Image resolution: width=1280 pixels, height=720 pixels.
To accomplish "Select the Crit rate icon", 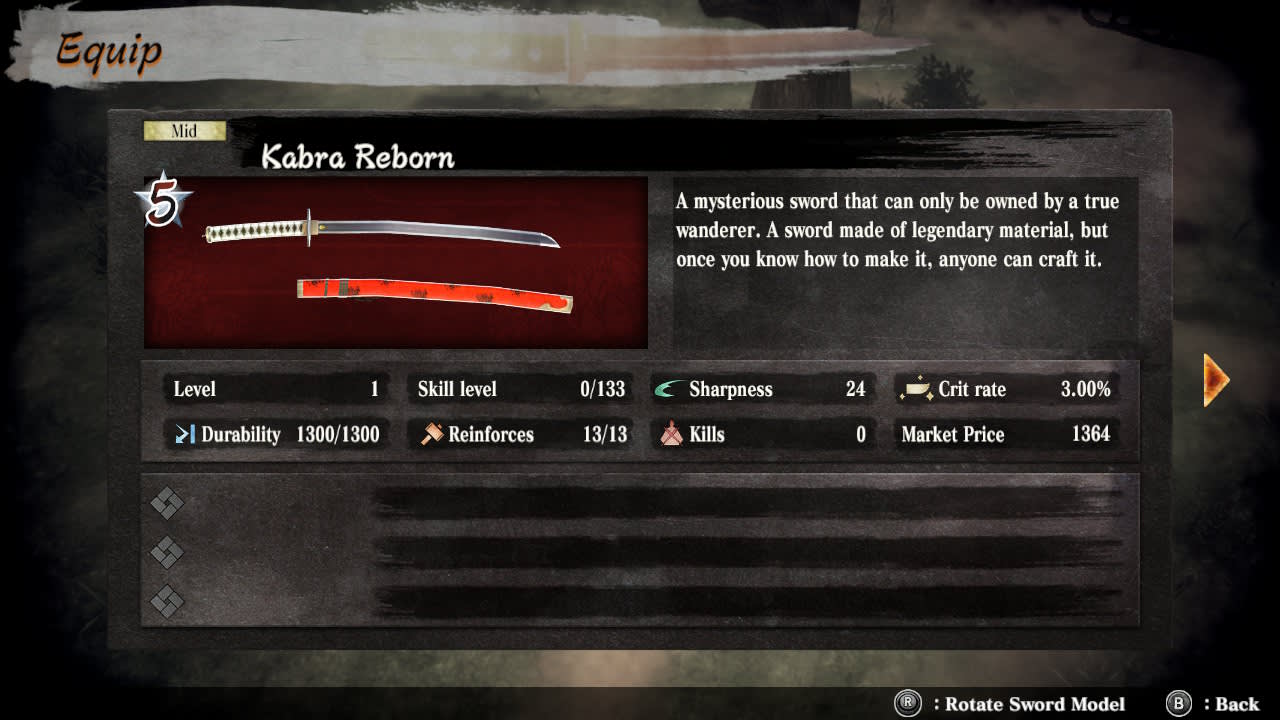I will coord(916,389).
